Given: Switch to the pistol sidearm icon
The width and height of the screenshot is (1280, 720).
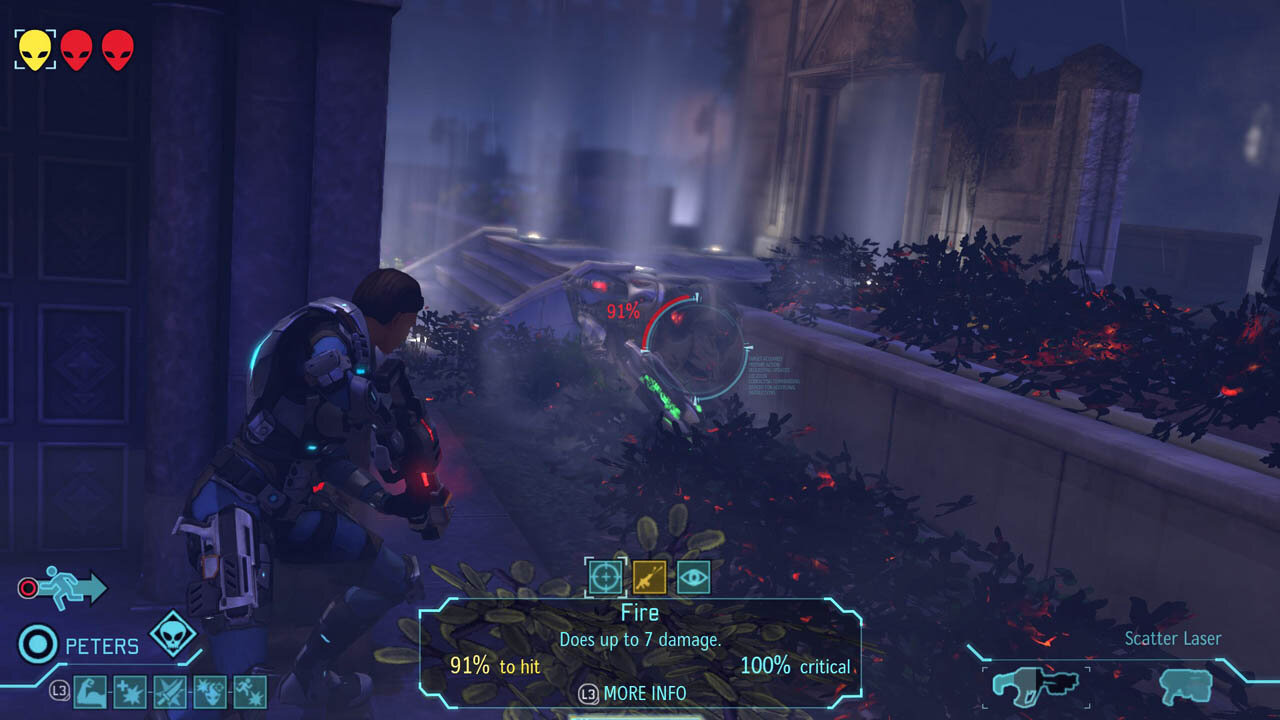Looking at the screenshot, I should (1186, 686).
